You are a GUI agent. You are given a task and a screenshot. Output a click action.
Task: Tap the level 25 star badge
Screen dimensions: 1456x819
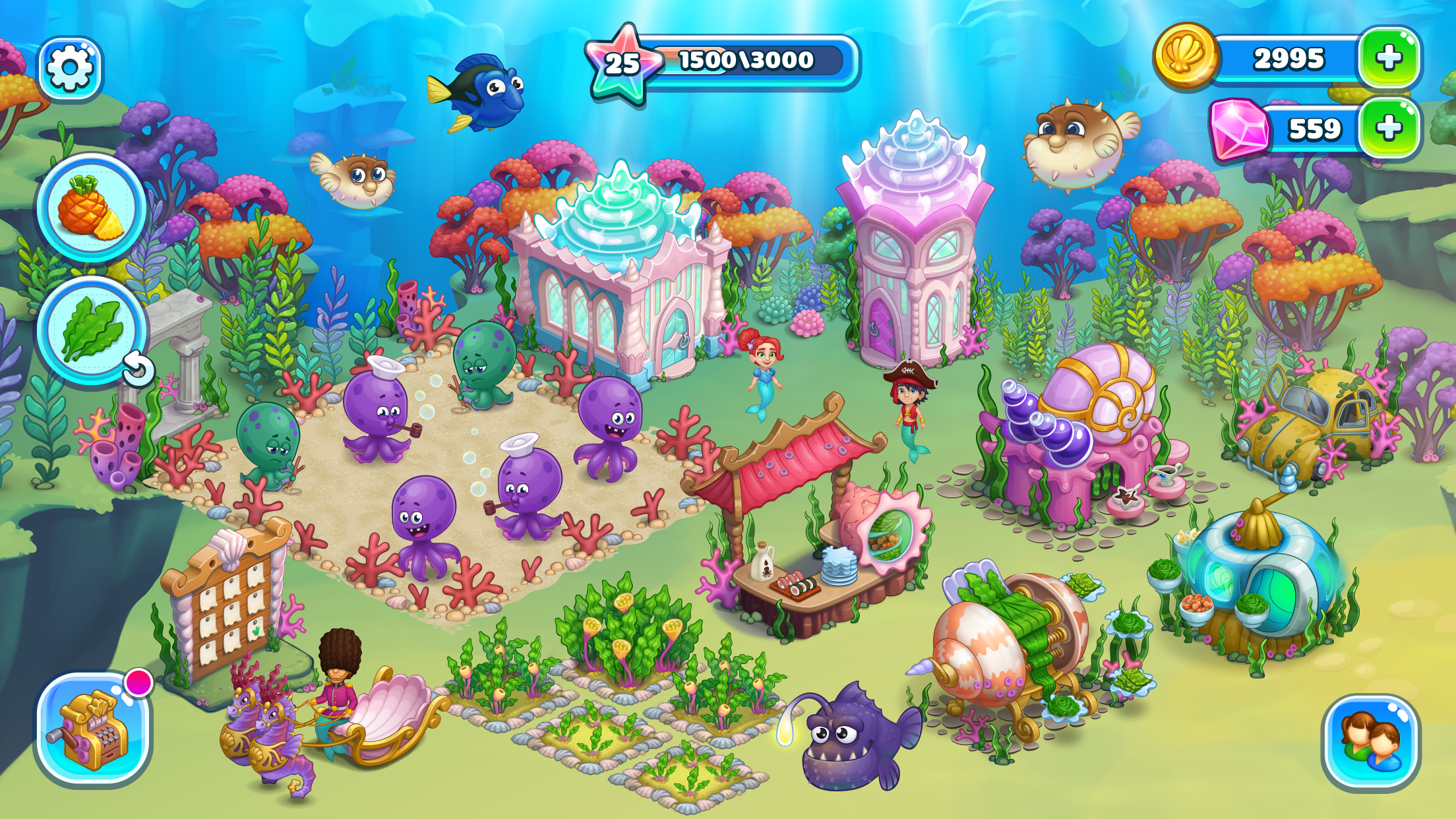pos(622,64)
